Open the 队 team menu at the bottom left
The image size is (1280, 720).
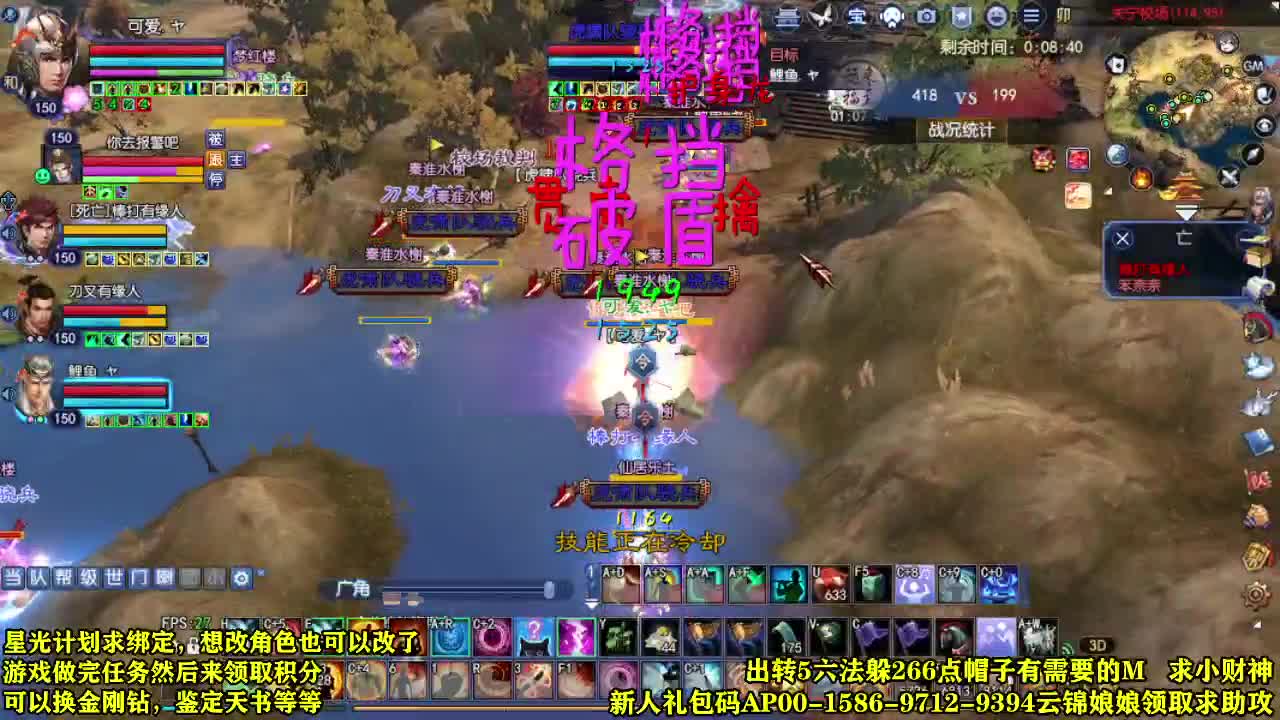click(x=37, y=578)
